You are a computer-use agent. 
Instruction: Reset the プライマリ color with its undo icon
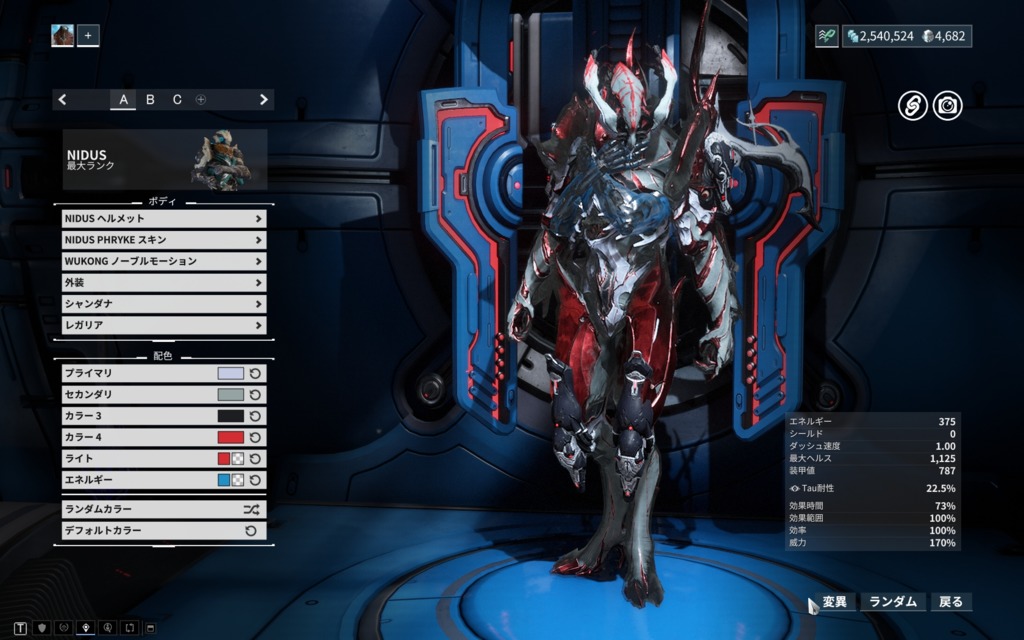[x=255, y=373]
